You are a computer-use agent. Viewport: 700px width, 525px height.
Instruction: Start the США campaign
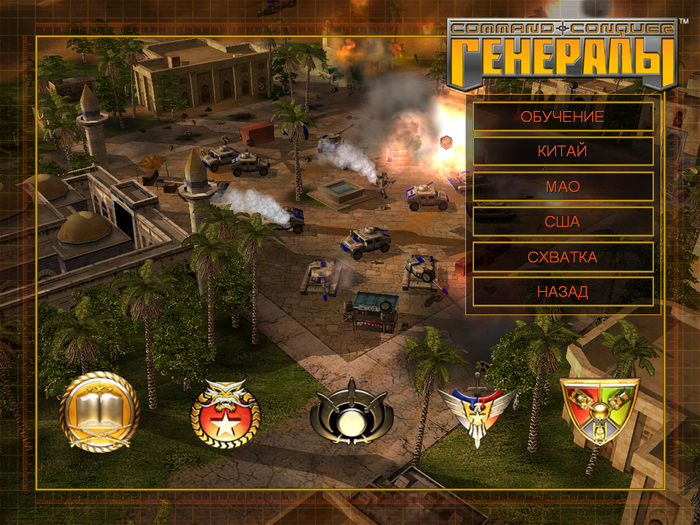point(562,222)
